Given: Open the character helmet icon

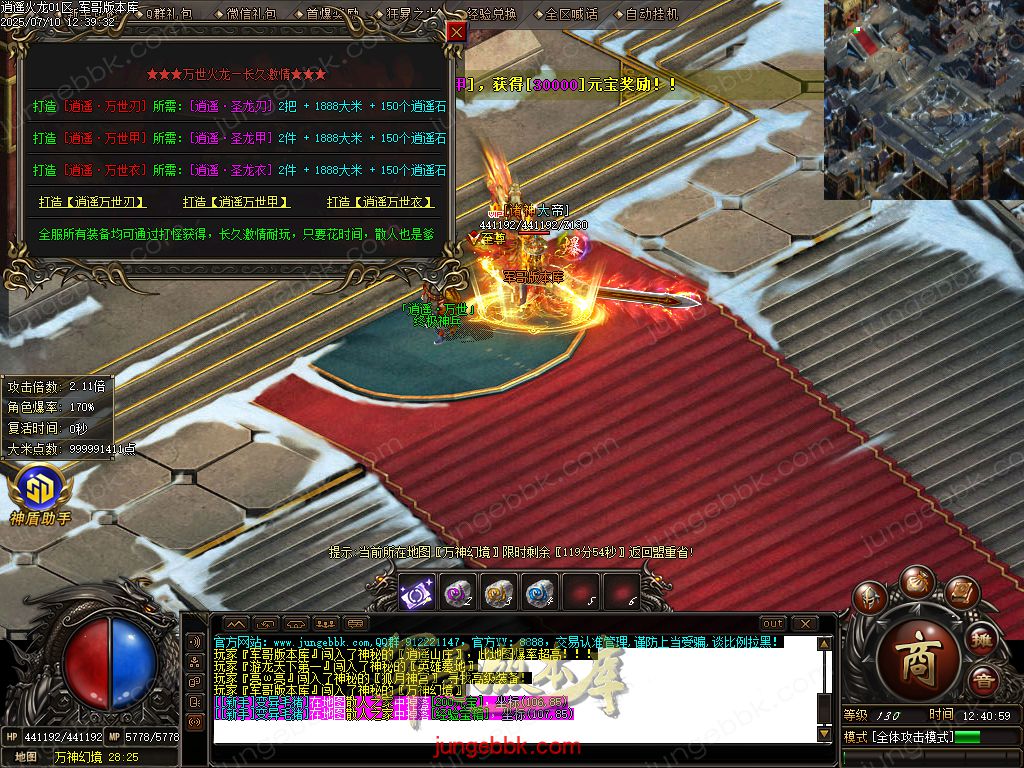Looking at the screenshot, I should [x=871, y=600].
